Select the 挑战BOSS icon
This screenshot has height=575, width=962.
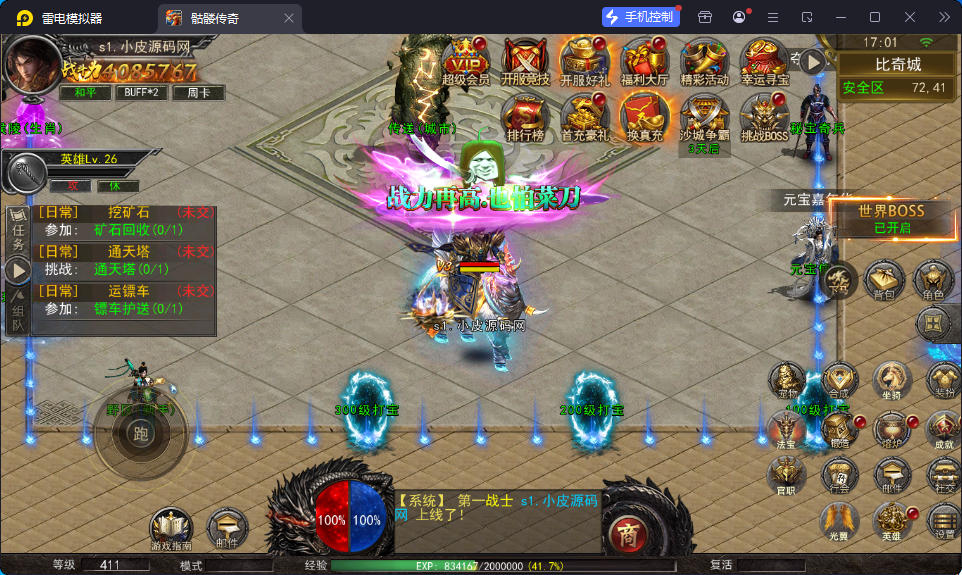(x=765, y=116)
